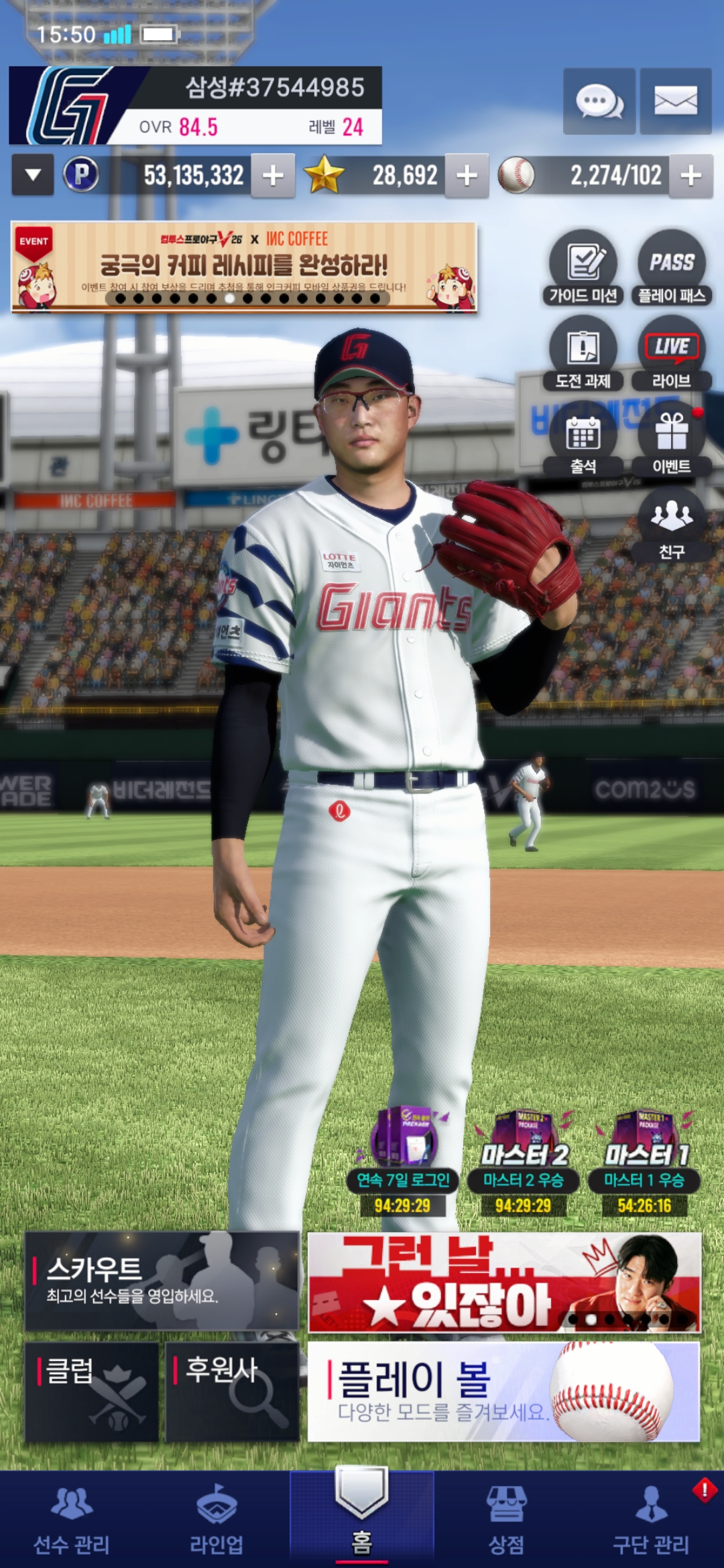Open the 스카우트 scout panel
This screenshot has width=724, height=1568.
click(x=162, y=1281)
